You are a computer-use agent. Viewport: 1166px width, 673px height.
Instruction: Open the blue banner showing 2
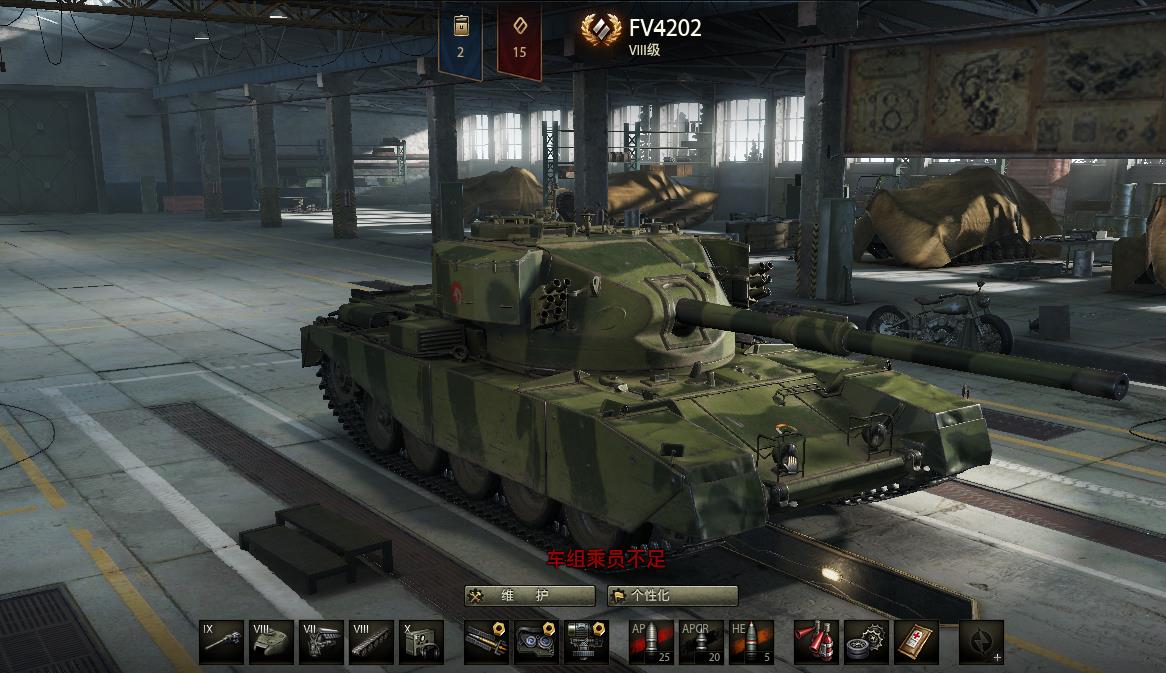[x=460, y=40]
